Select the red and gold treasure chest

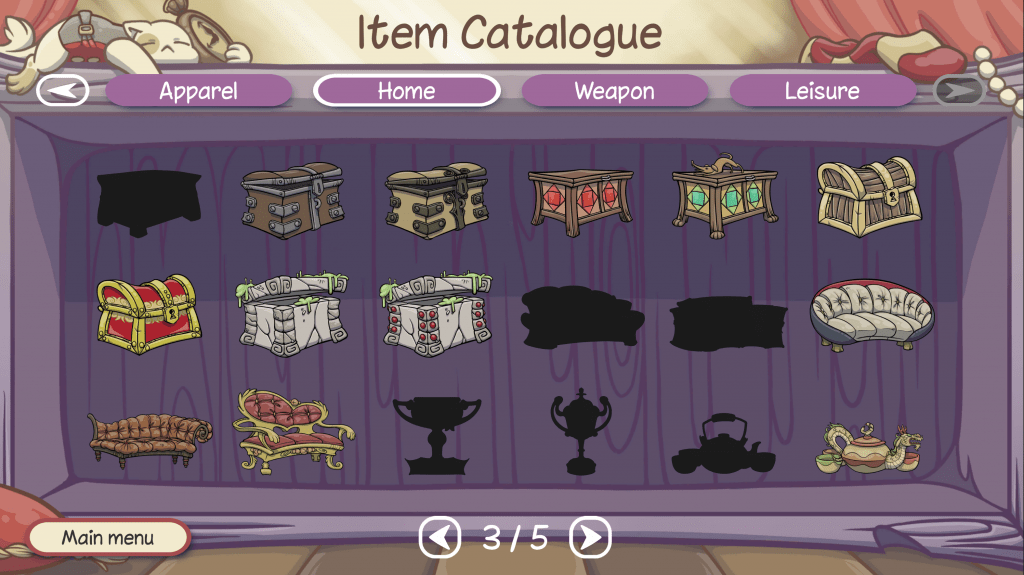click(x=148, y=314)
